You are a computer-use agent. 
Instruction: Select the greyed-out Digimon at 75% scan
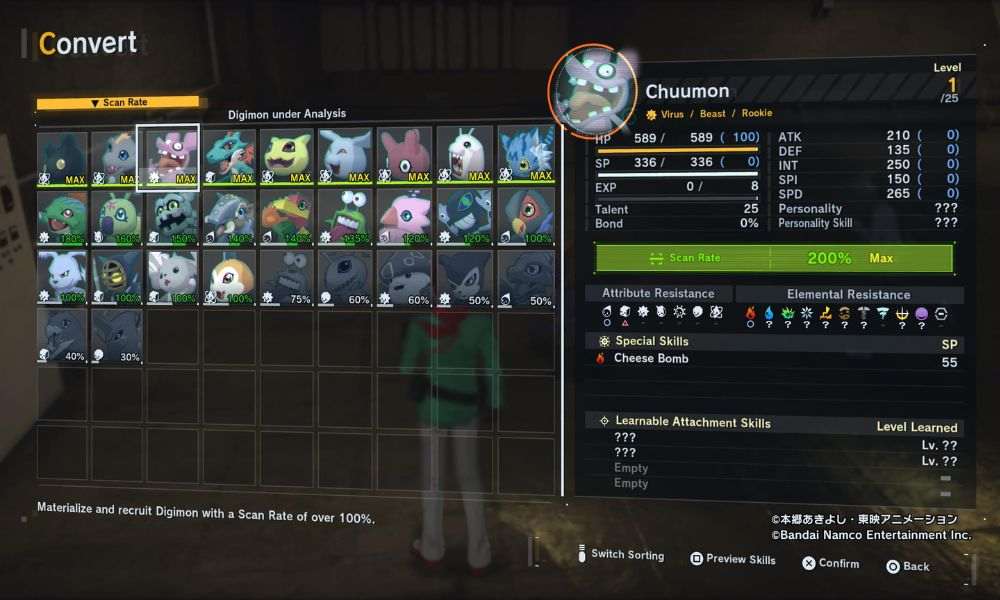286,277
